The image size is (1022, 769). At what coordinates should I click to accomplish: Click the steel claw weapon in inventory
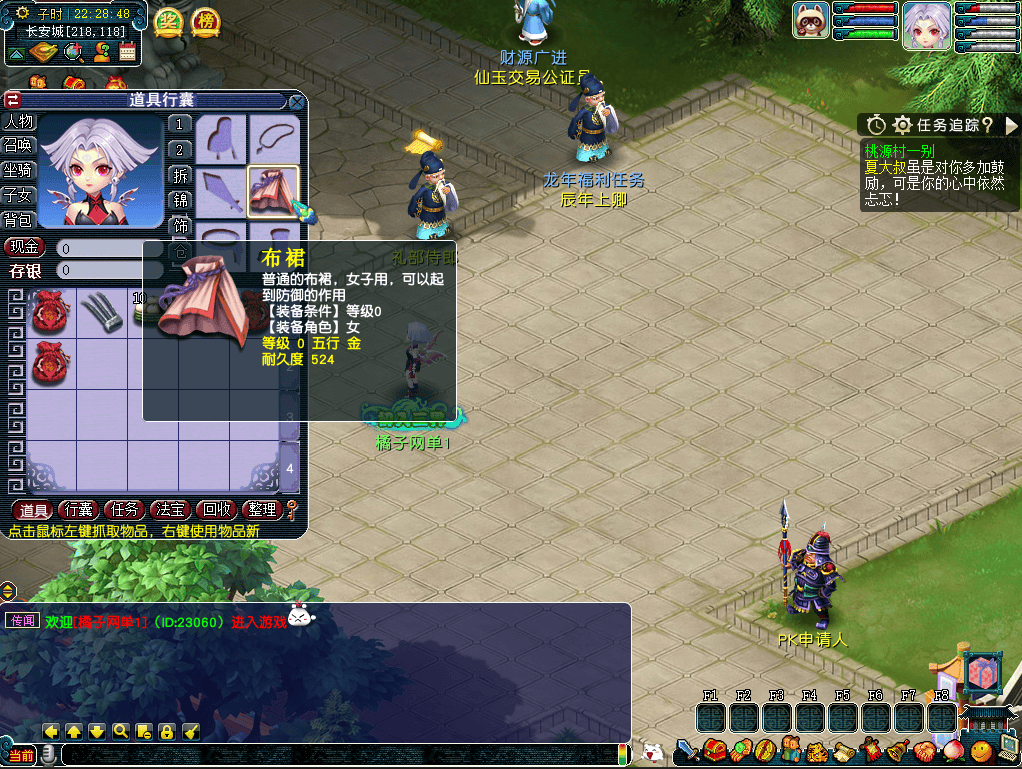pyautogui.click(x=99, y=312)
